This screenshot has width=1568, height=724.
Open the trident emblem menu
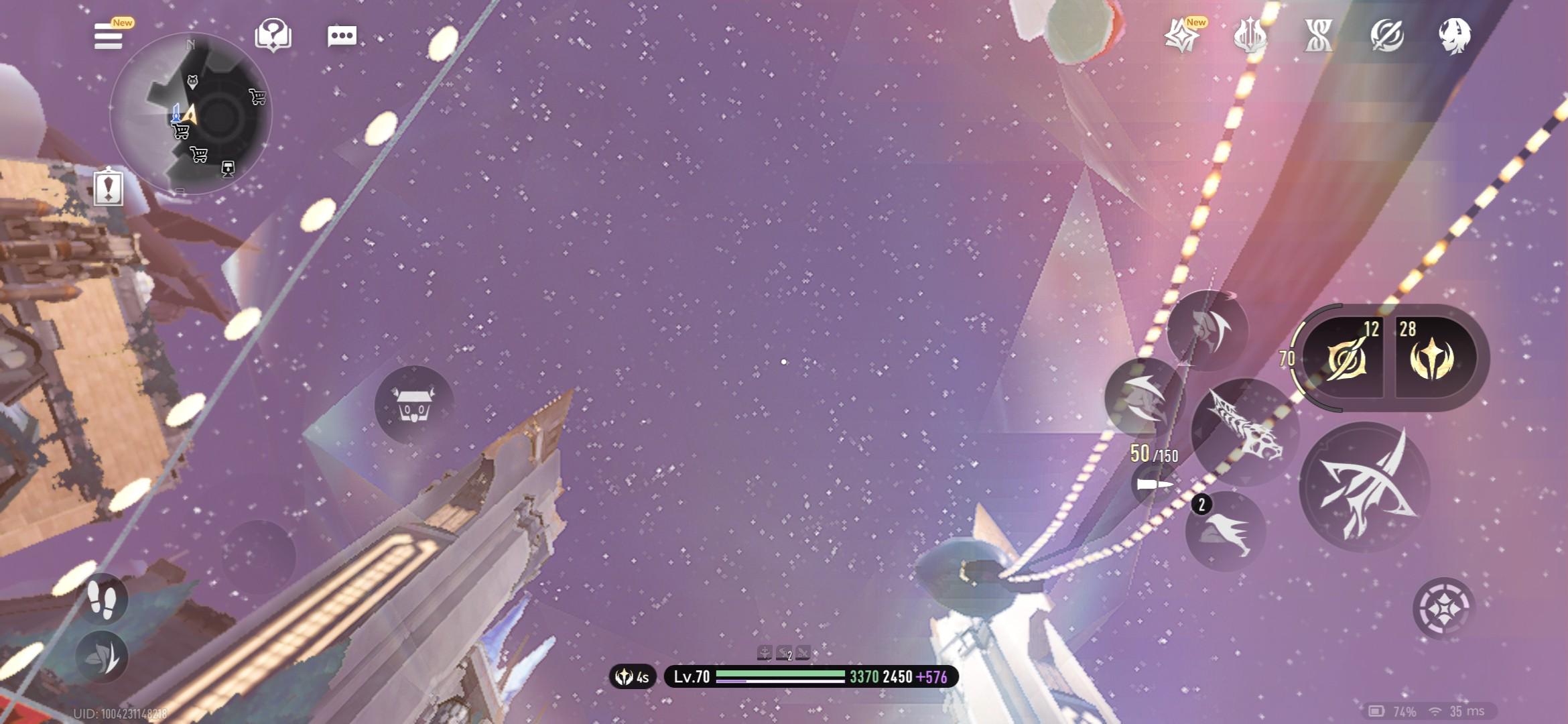coord(1250,36)
